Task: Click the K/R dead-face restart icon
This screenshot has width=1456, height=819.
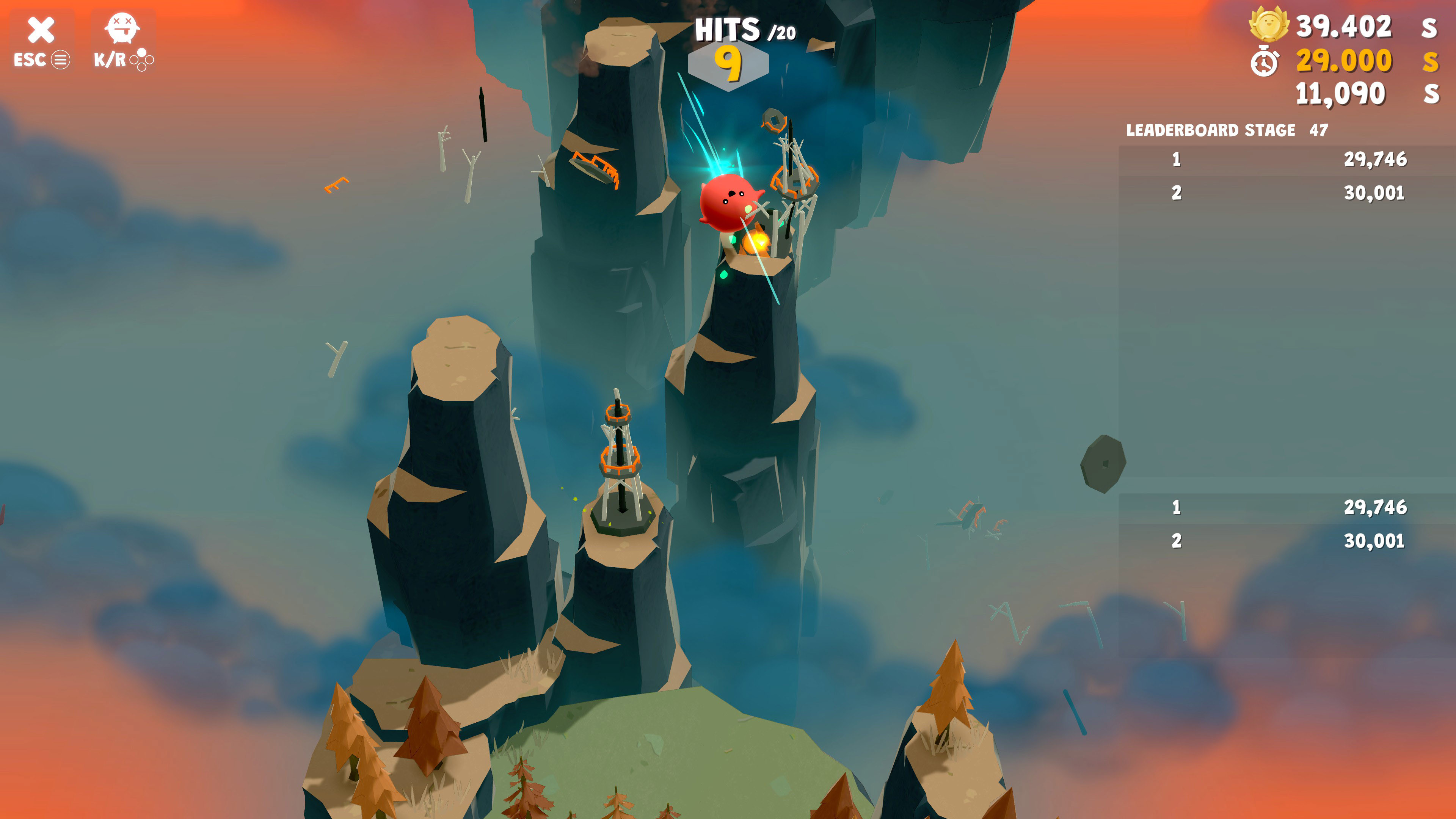Action: coord(123,28)
